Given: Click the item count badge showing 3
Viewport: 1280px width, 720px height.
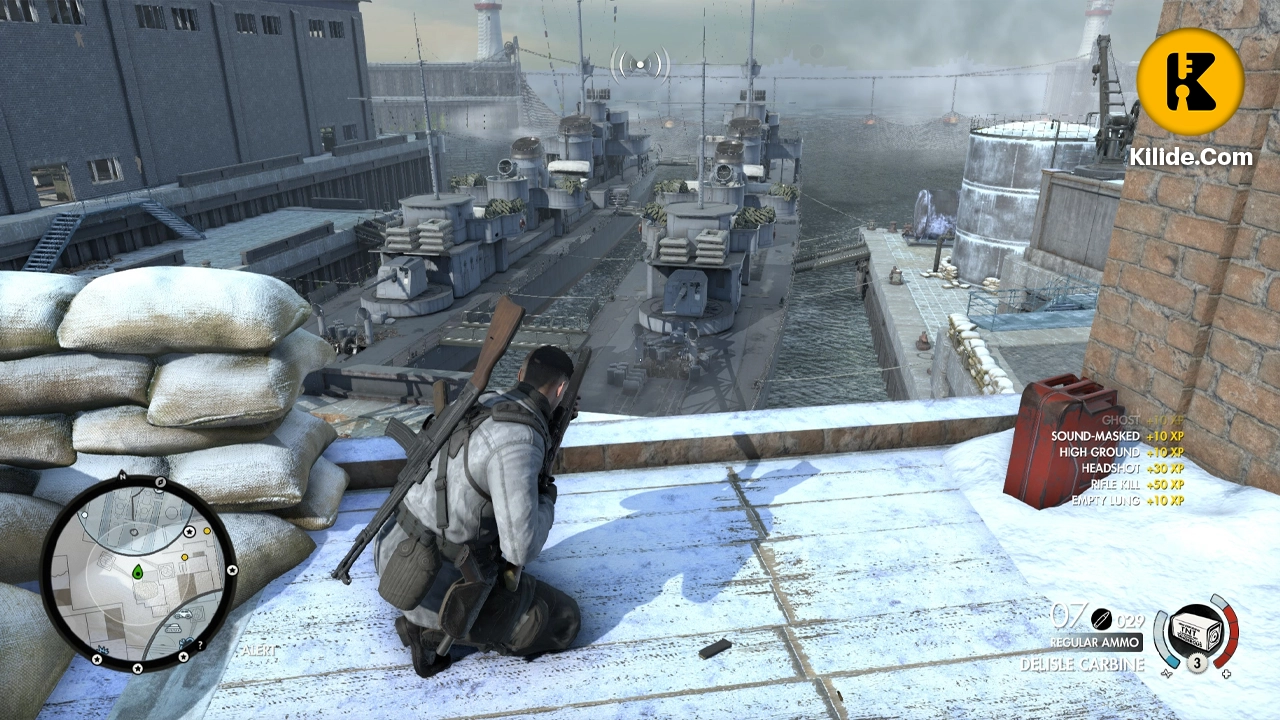Looking at the screenshot, I should pyautogui.click(x=1197, y=662).
